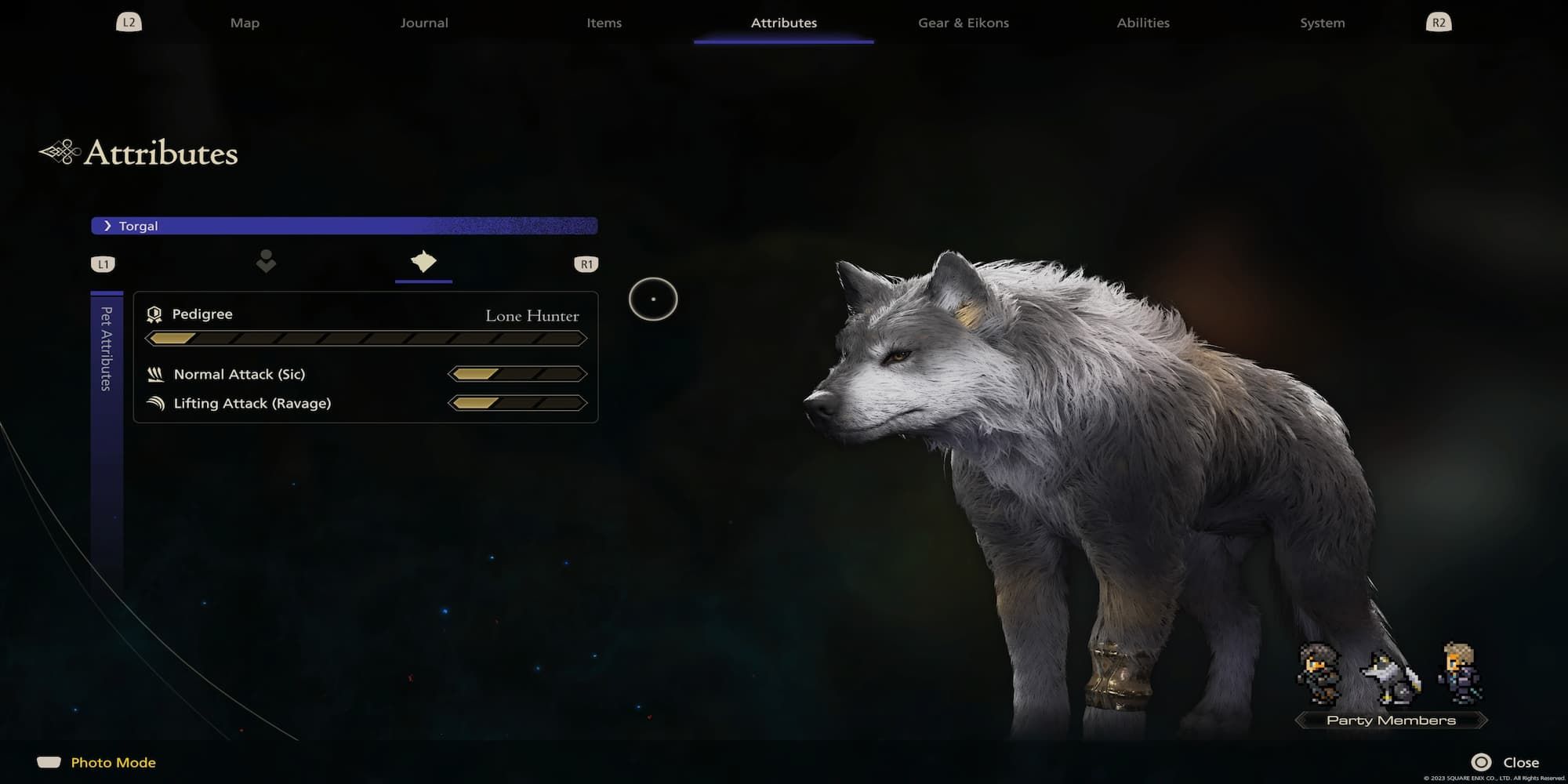Switch to the Gear & Eikons tab
The width and height of the screenshot is (1568, 784).
coord(962,23)
